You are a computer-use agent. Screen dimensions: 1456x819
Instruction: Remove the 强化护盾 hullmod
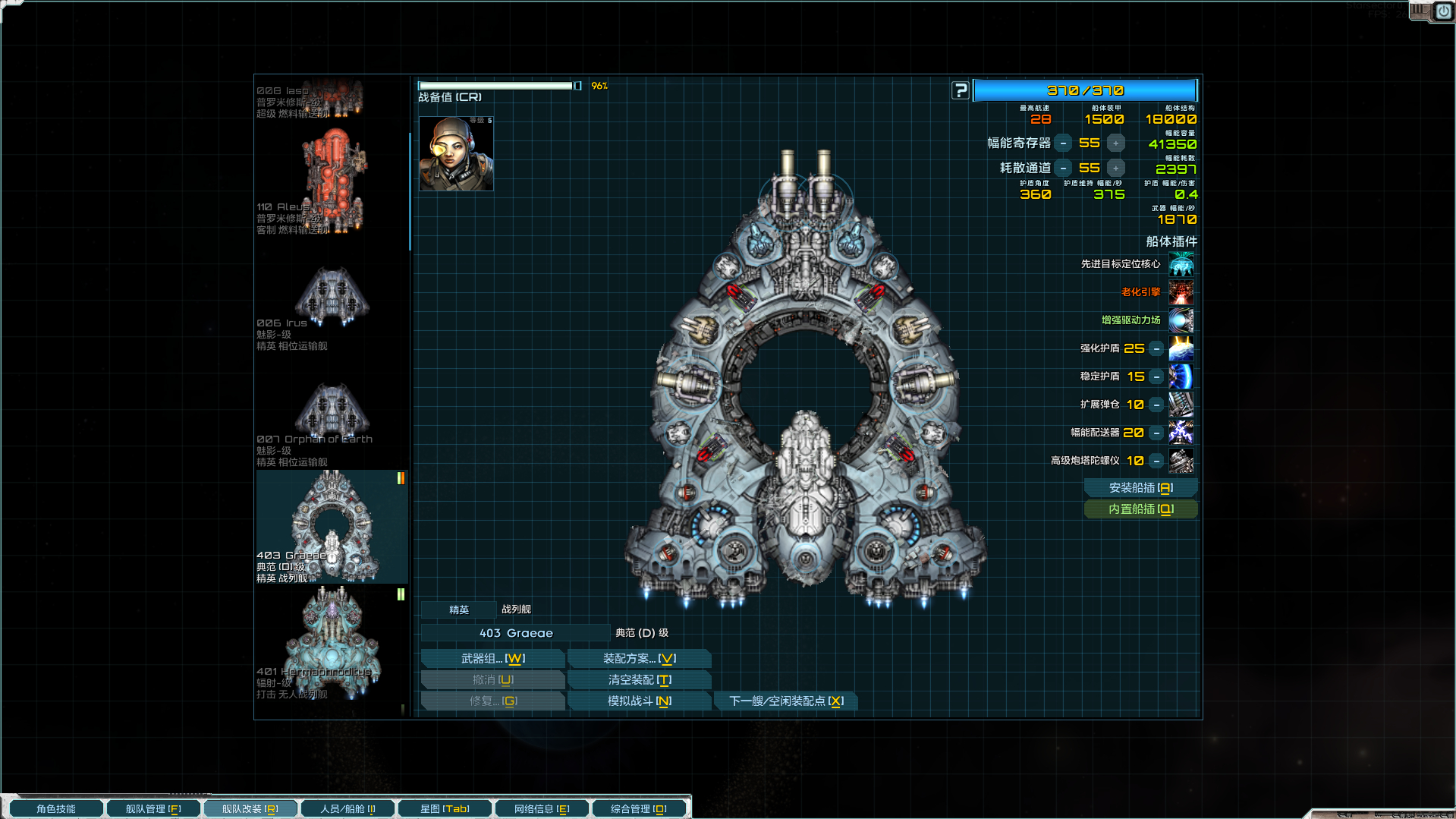point(1156,348)
